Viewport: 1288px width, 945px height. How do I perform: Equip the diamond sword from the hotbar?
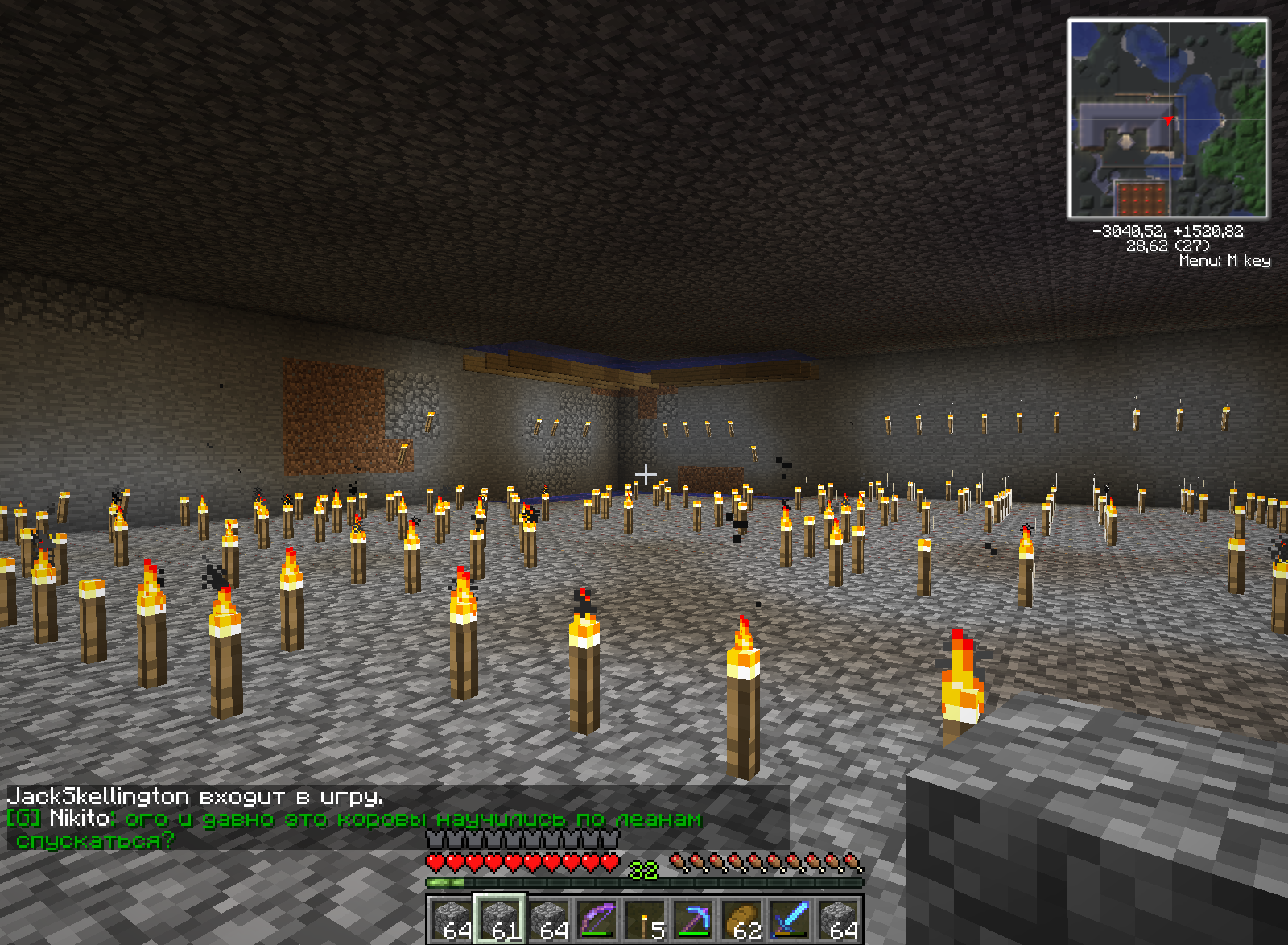tap(790, 919)
